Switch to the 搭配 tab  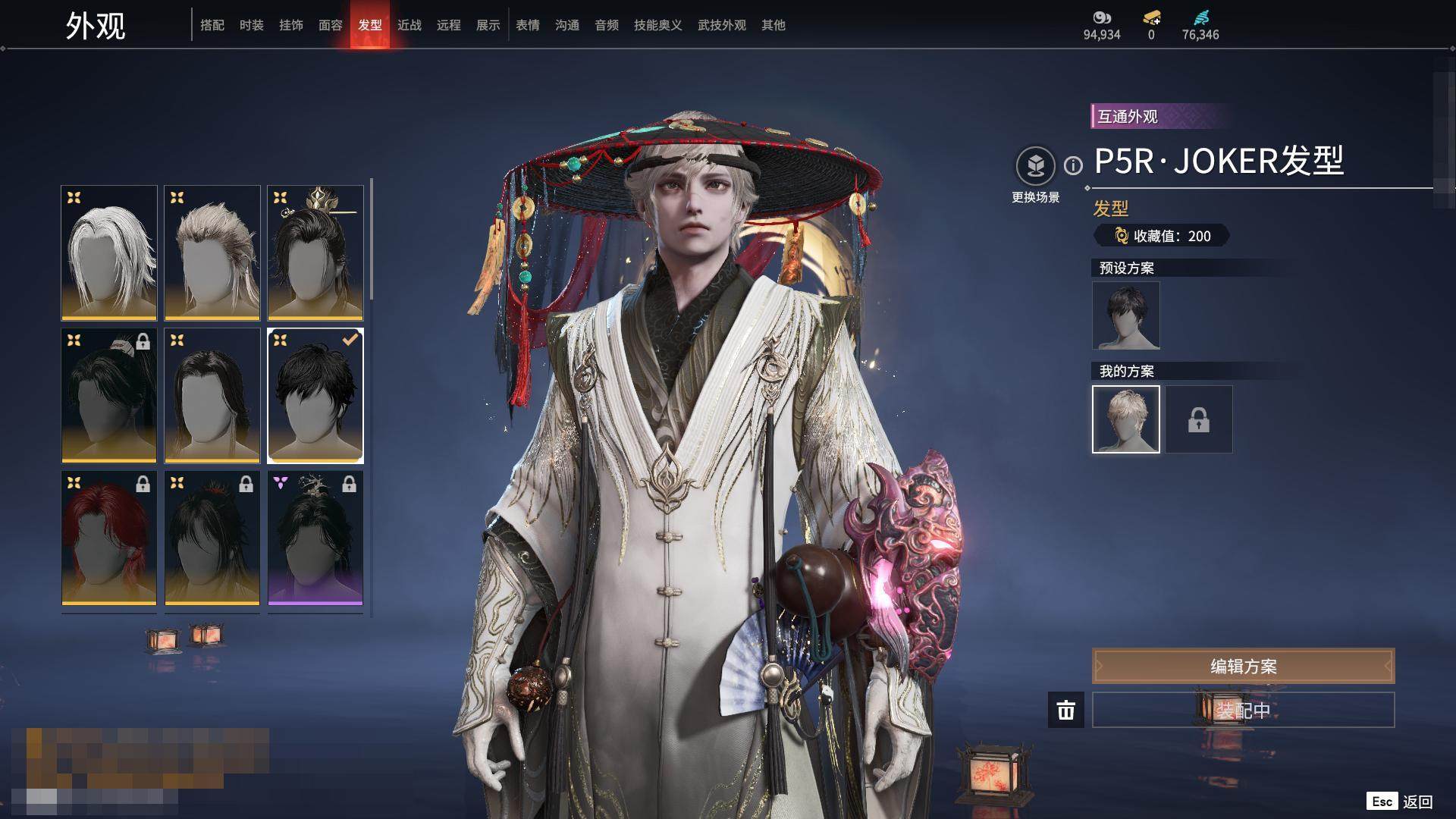tap(212, 25)
